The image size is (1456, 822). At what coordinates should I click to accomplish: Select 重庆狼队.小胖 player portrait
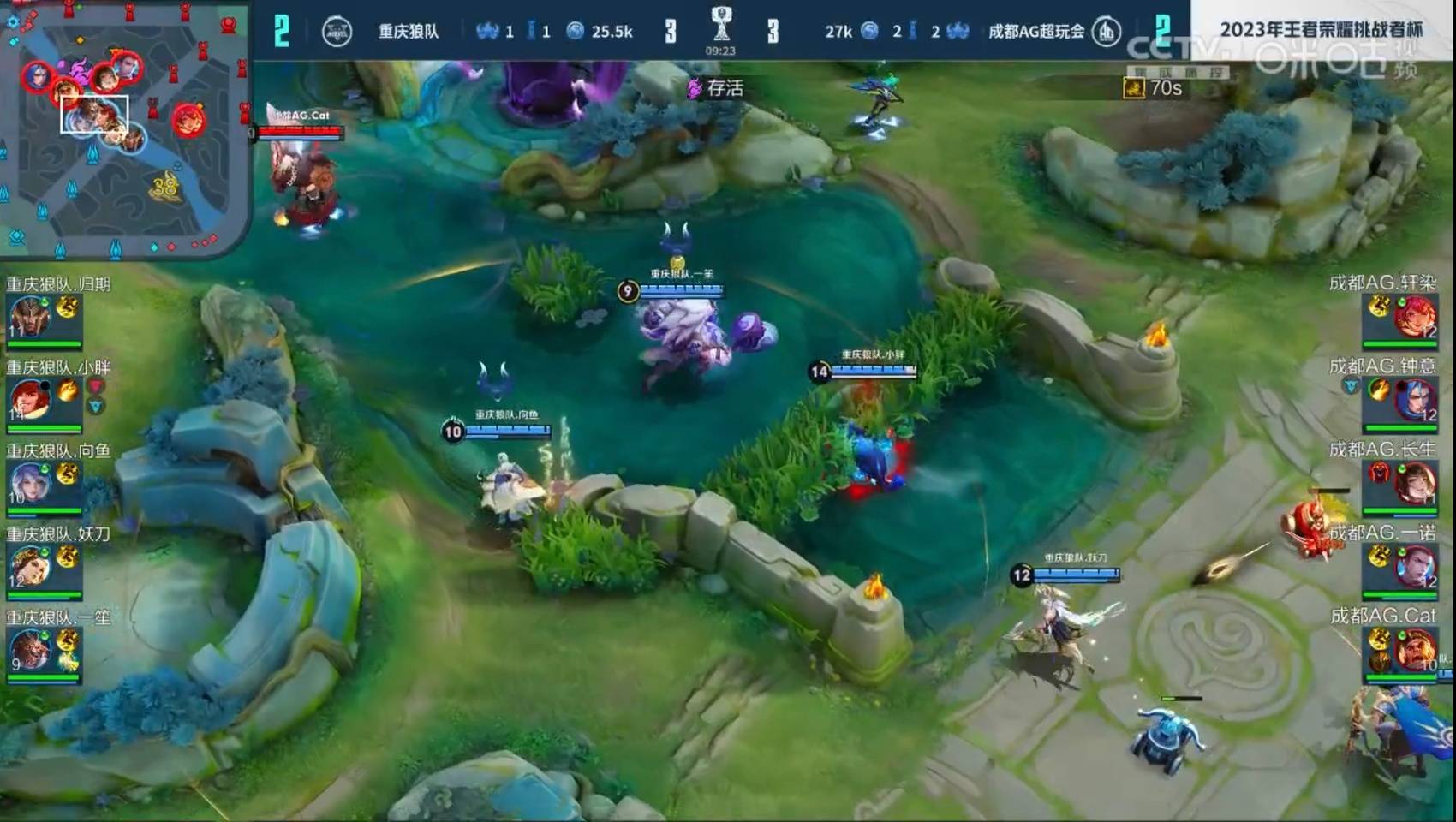click(31, 400)
